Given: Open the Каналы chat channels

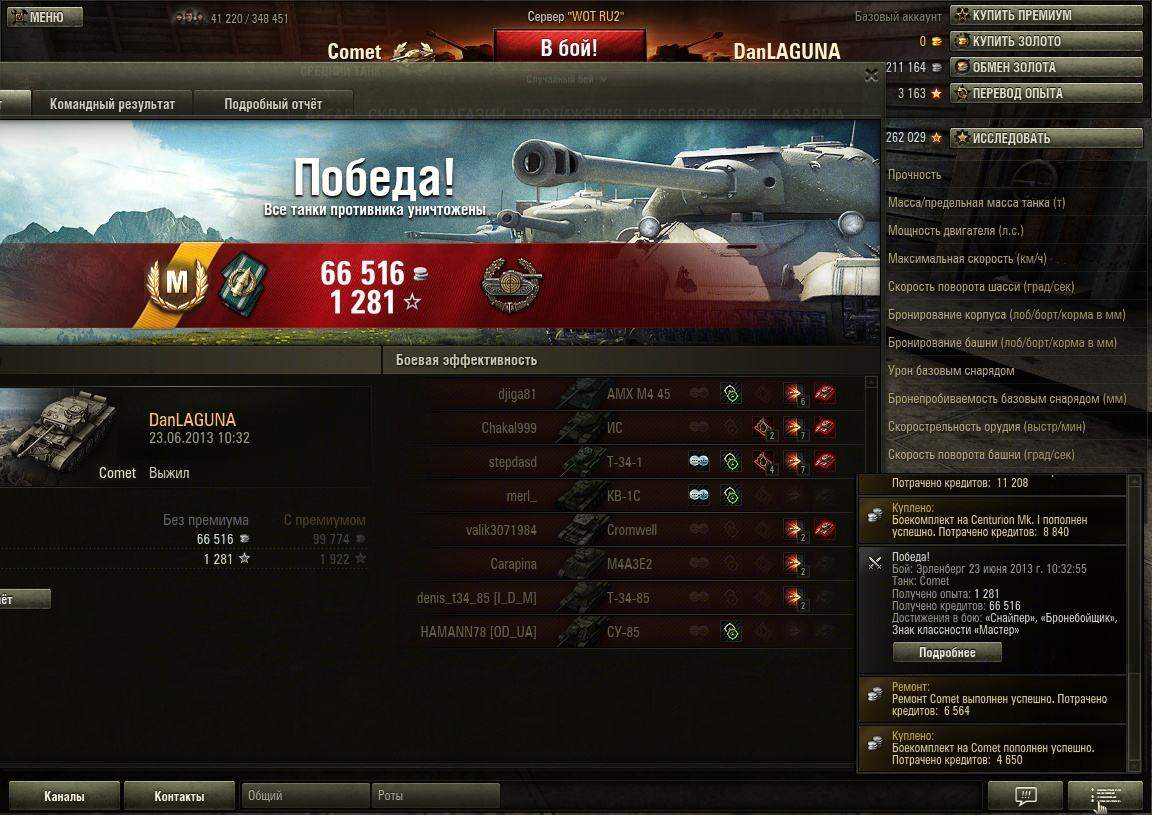Looking at the screenshot, I should pos(64,797).
